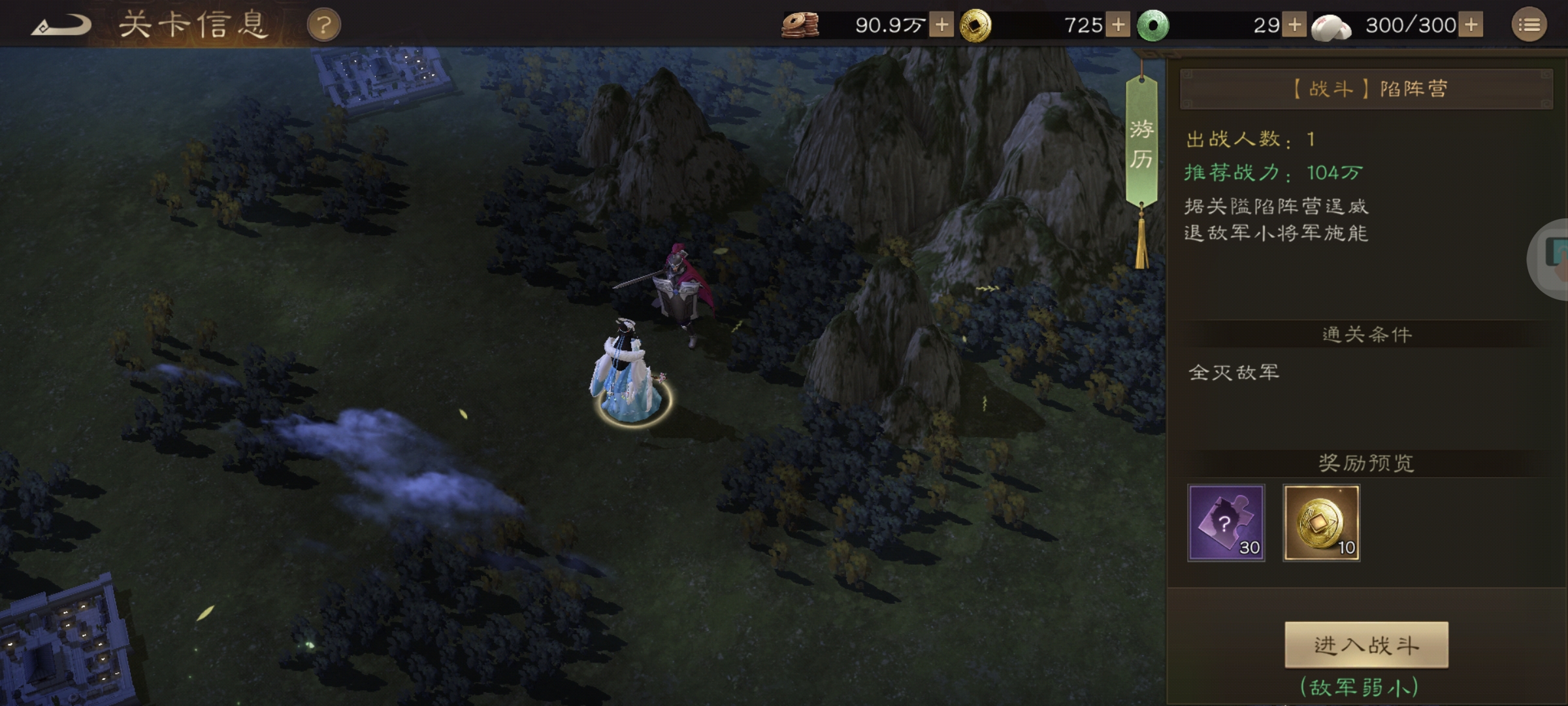The image size is (1568, 706).
Task: Go back using the return arrow
Action: point(61,26)
